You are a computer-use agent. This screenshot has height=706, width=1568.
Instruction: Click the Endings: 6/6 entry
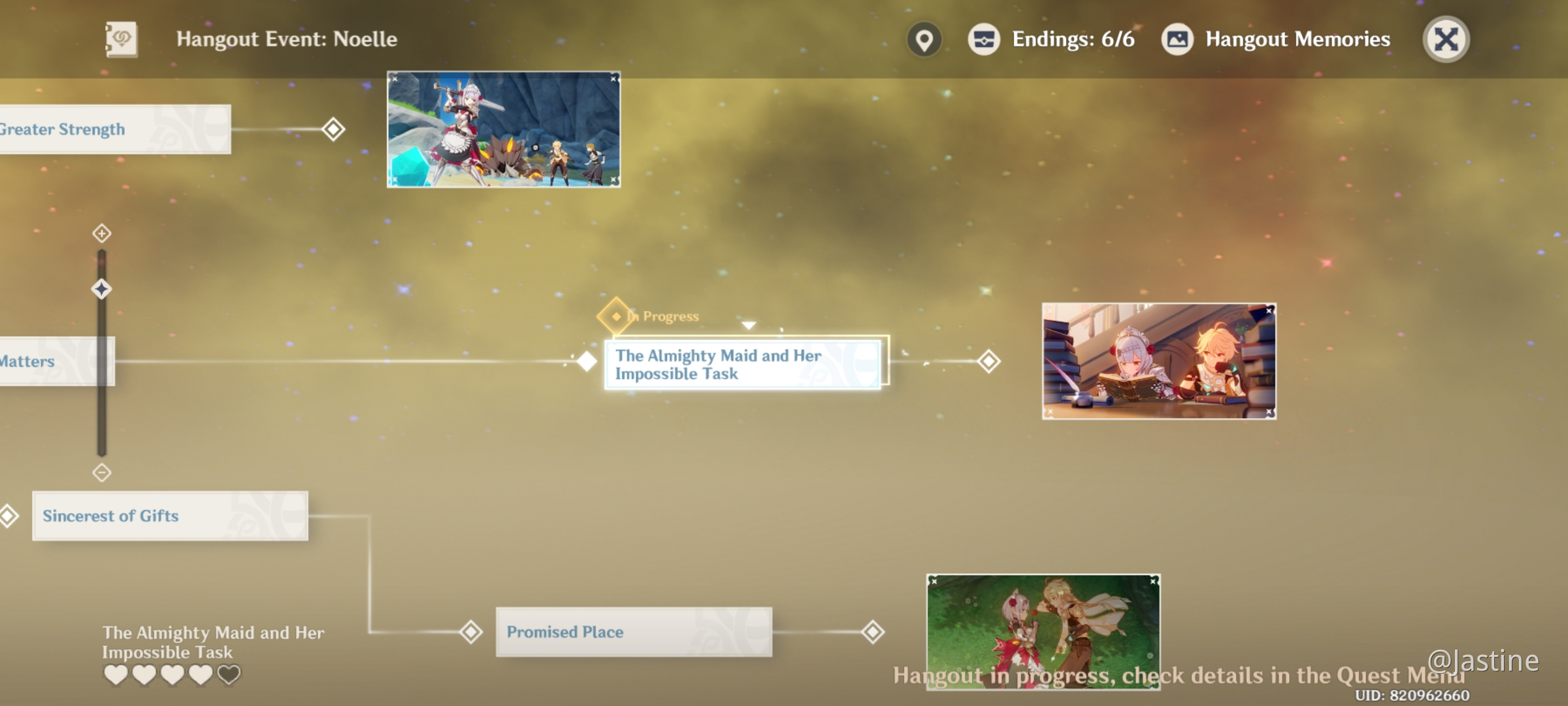coord(1073,40)
